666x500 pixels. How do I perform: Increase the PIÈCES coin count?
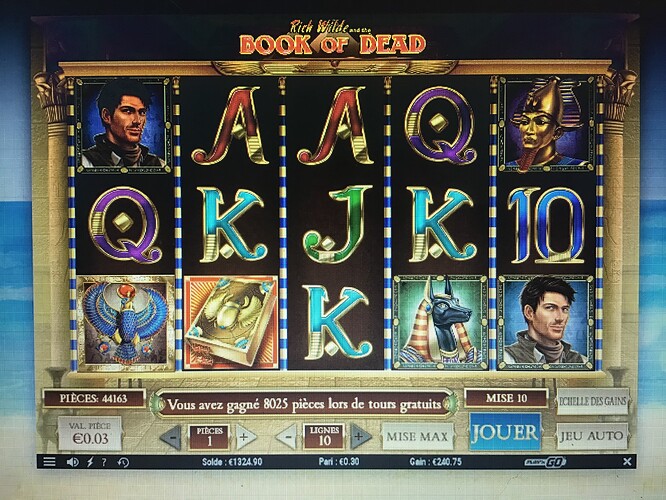(x=246, y=437)
